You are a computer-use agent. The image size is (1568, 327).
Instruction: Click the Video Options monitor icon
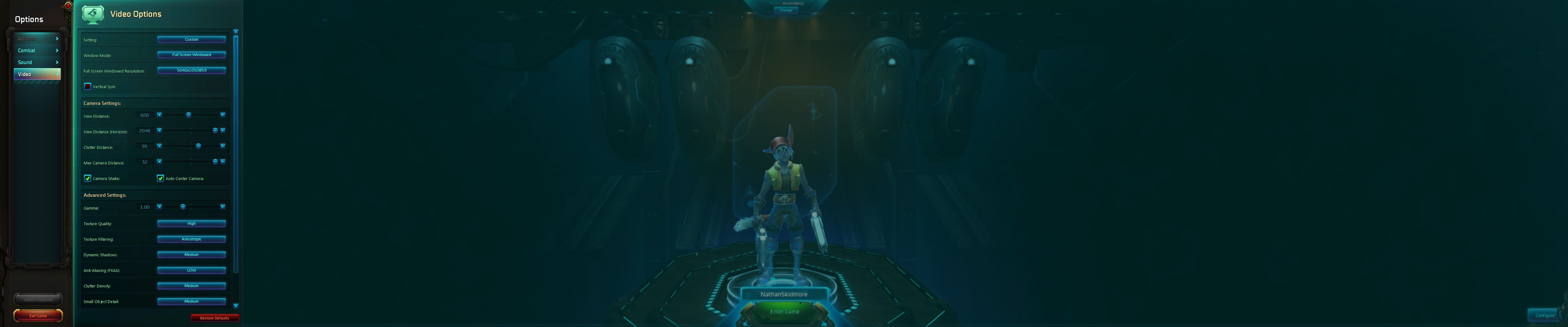[x=92, y=13]
